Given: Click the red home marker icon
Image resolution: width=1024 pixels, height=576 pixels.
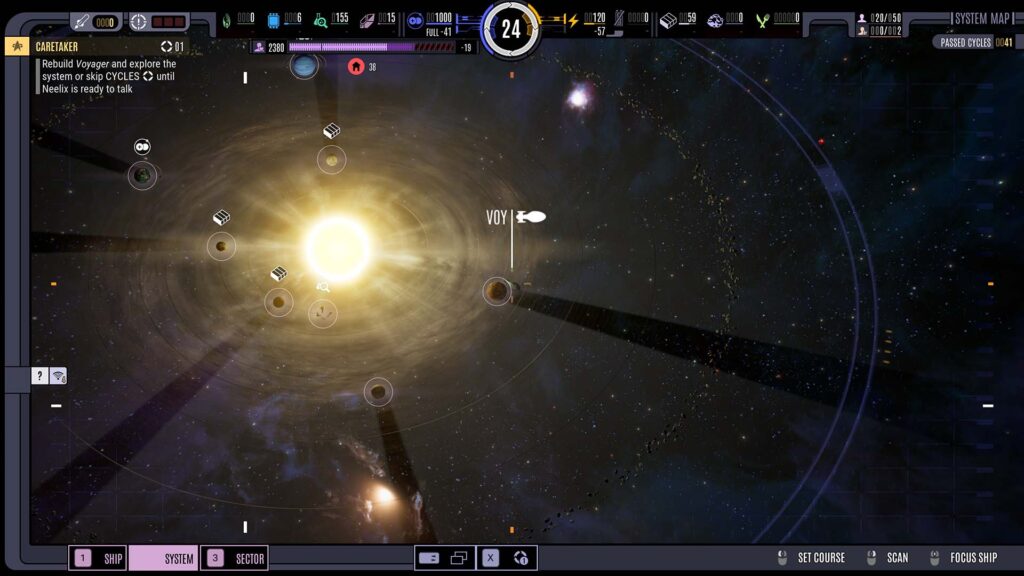Looking at the screenshot, I should click(x=356, y=66).
